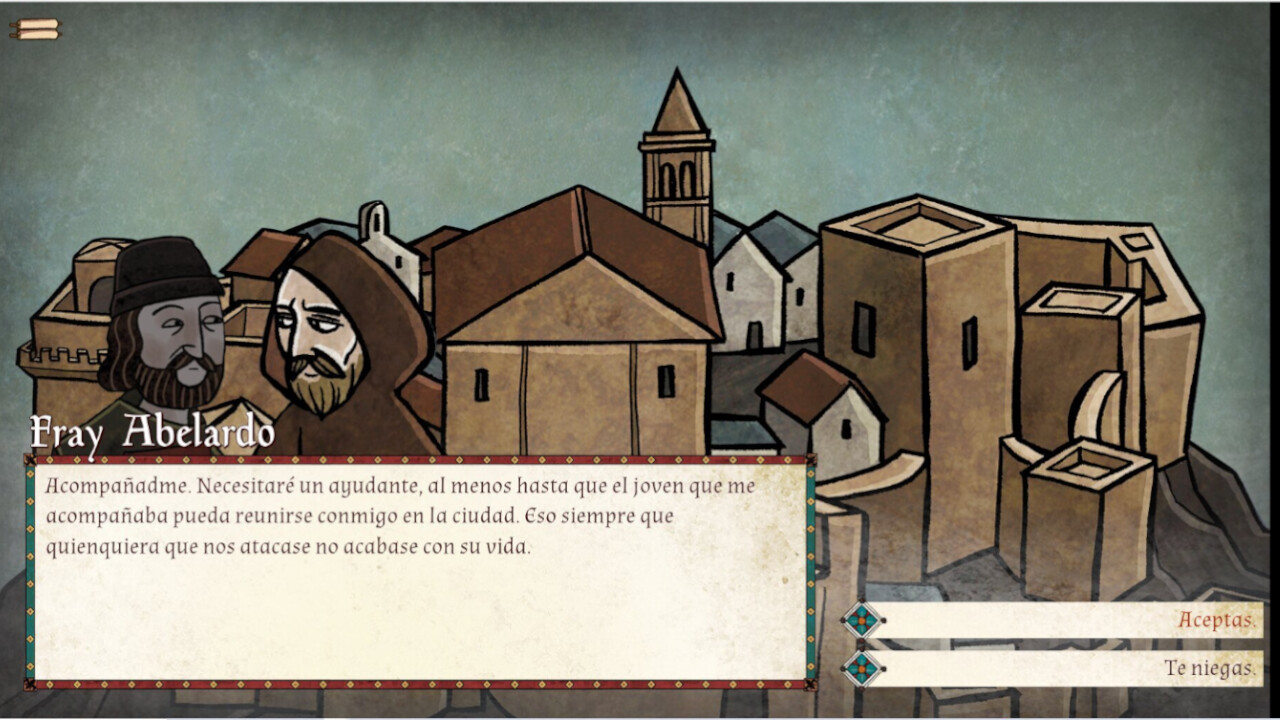The image size is (1280, 720).
Task: Select Fray Abelardo's hooded portrait
Action: pos(315,340)
